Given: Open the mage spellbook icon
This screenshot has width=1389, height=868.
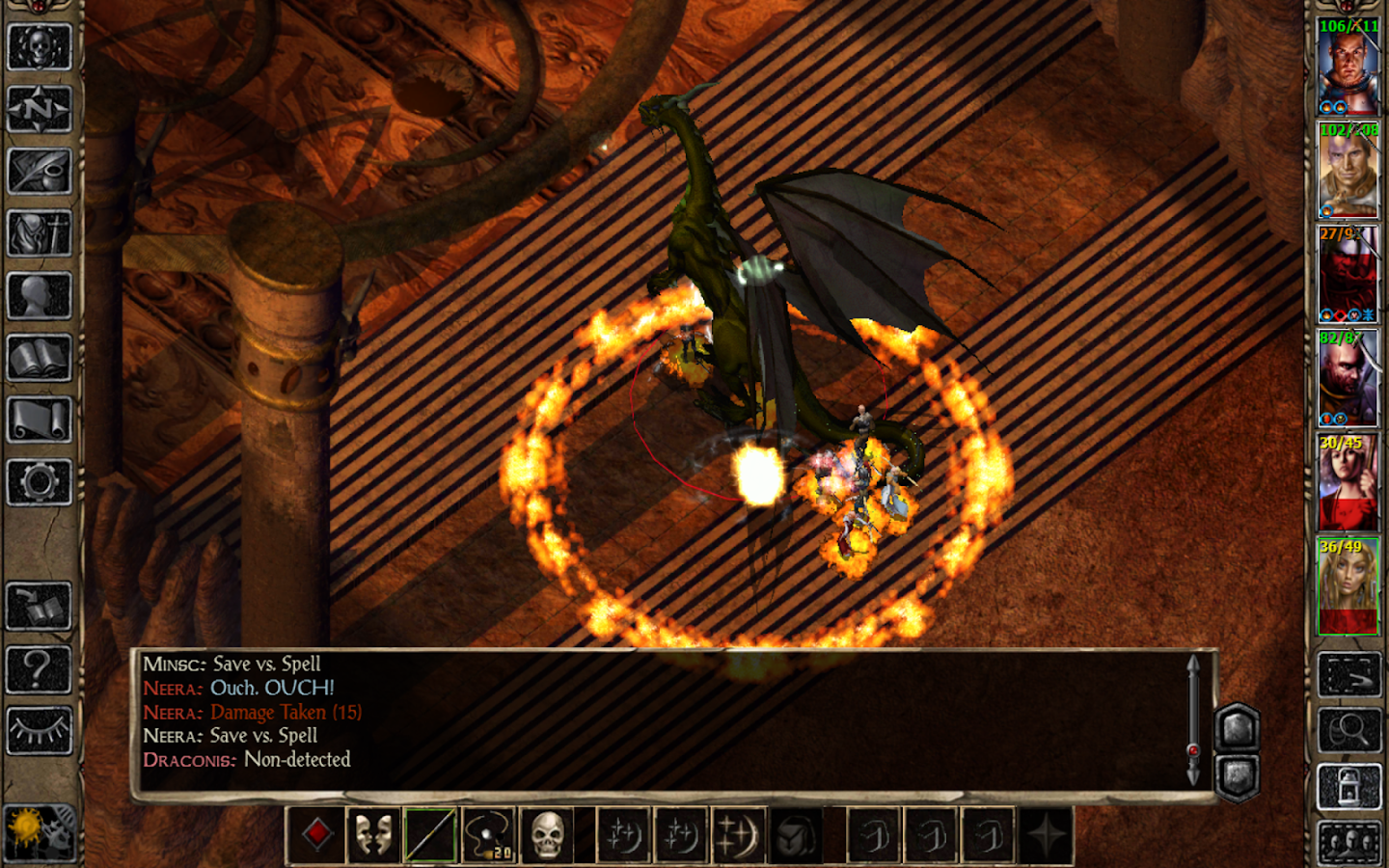Looking at the screenshot, I should 39,359.
